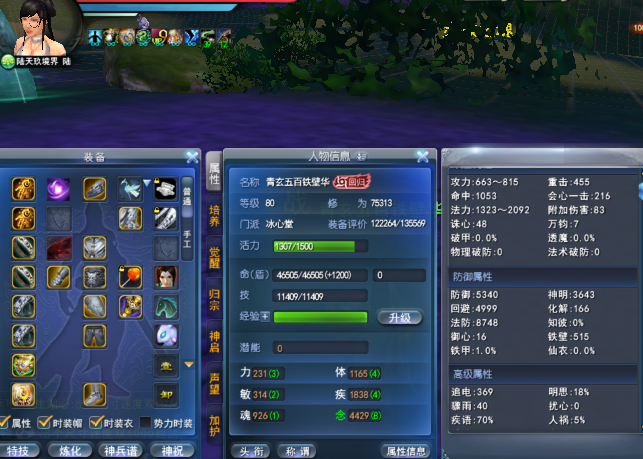Open the 归宗 tab
Screen dimensions: 643x459
tap(213, 299)
